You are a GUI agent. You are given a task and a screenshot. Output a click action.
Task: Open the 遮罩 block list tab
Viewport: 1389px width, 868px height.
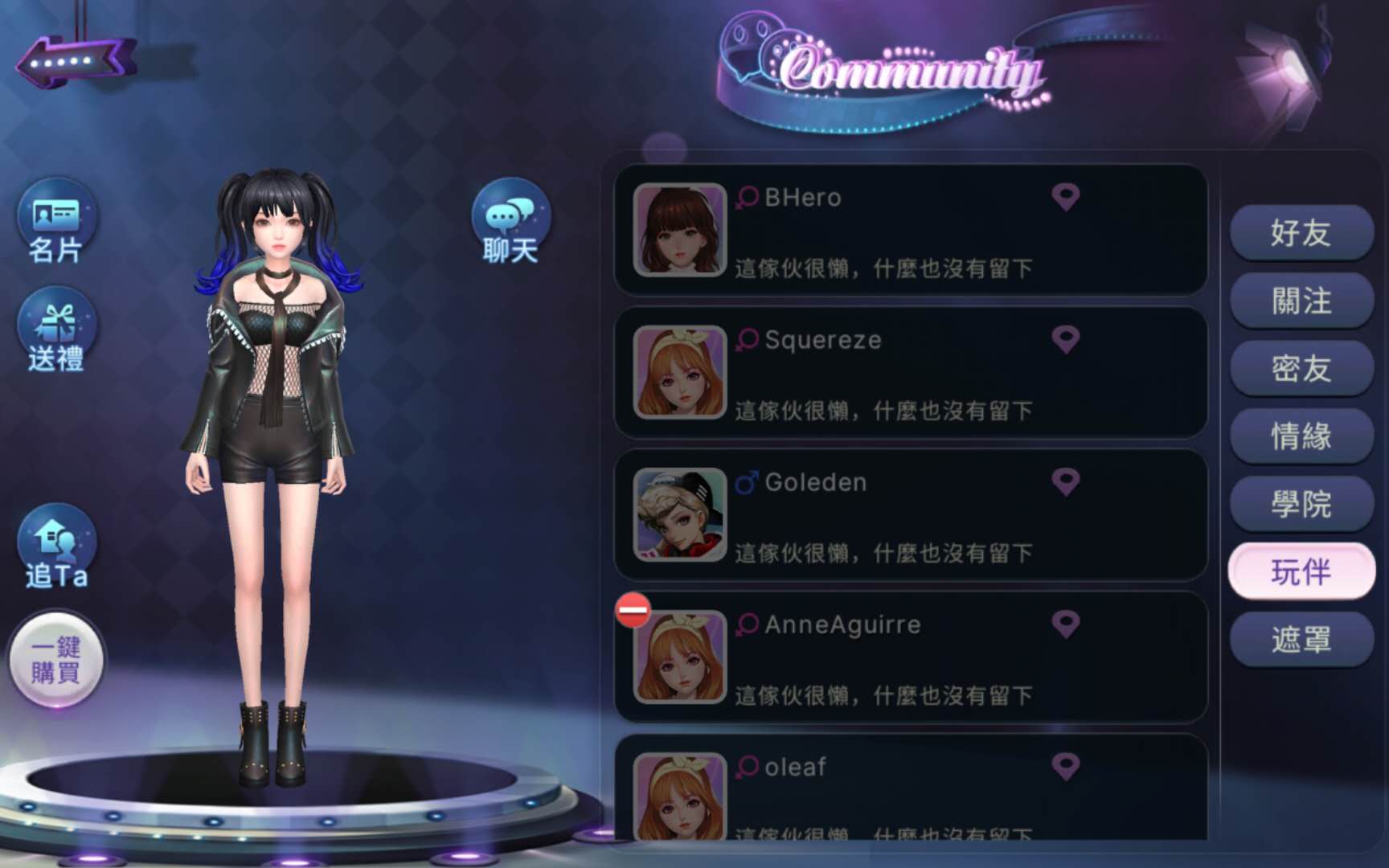1301,640
